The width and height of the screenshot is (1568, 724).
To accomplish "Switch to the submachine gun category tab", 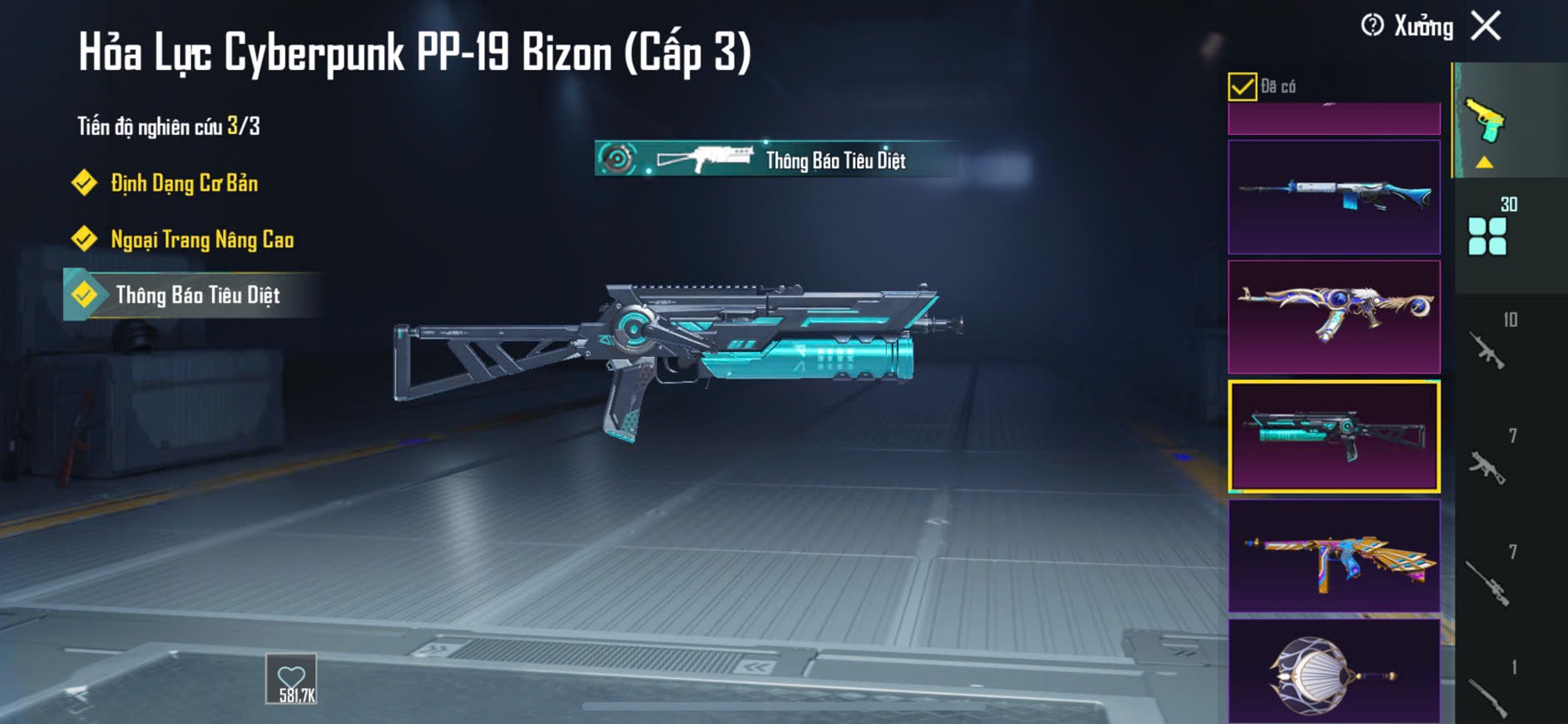I will (1488, 464).
